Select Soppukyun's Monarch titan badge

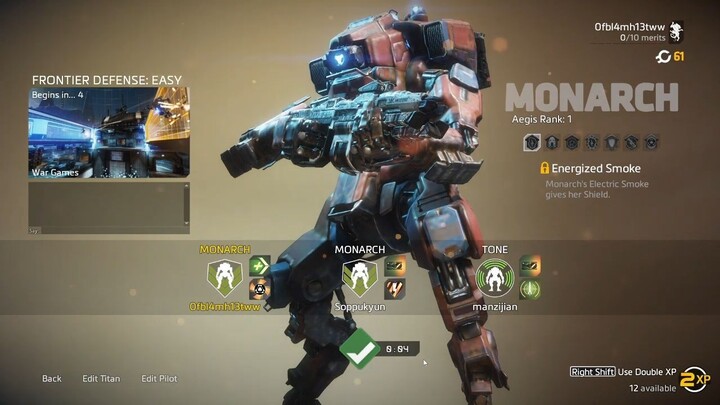click(x=358, y=276)
